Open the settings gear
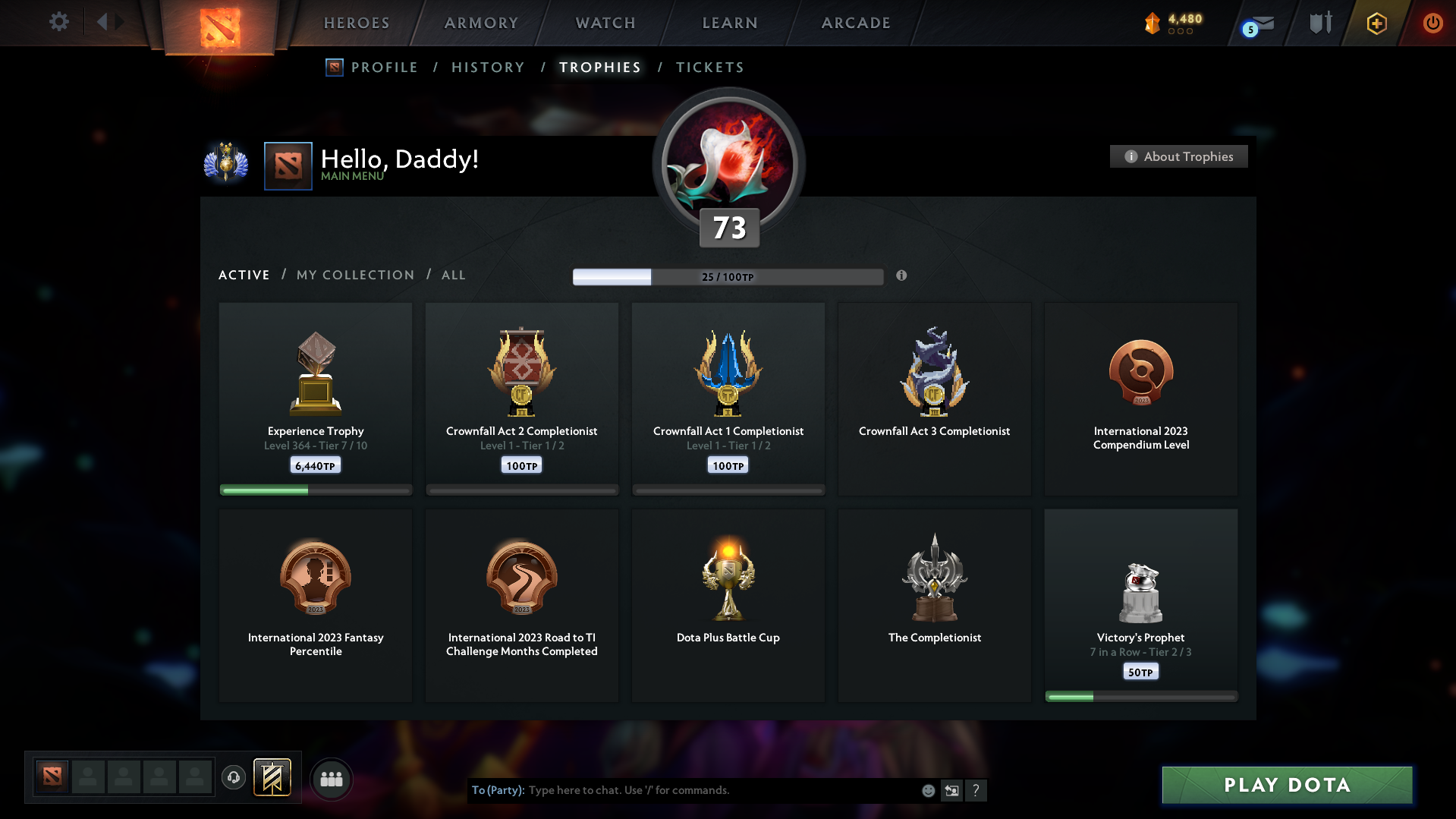Viewport: 1456px width, 819px height. 58,22
